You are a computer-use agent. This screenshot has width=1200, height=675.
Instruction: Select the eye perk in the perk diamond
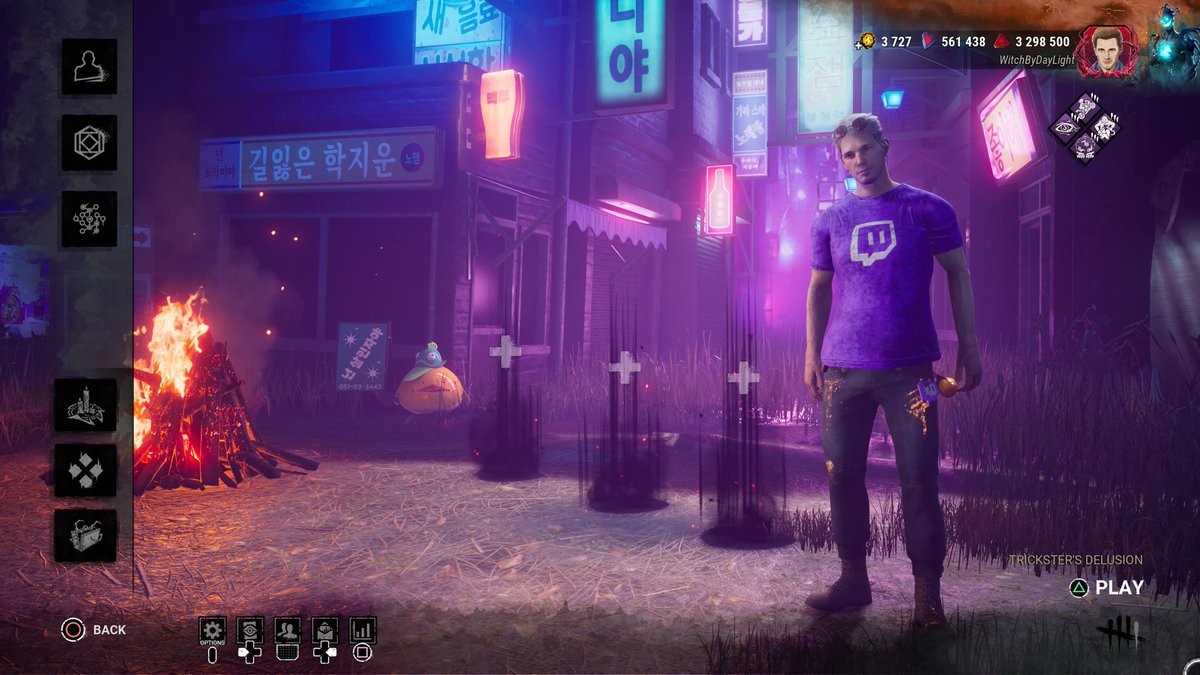[1064, 126]
